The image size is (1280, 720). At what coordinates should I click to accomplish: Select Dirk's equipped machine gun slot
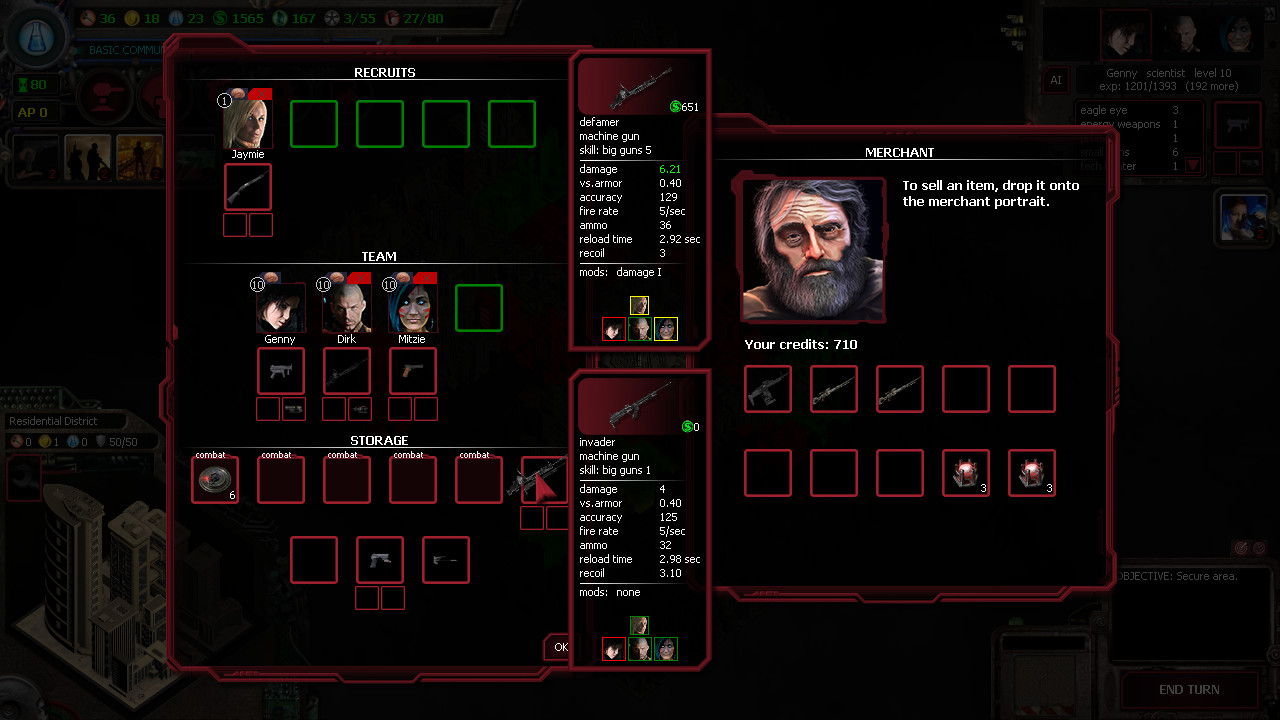[x=346, y=369]
